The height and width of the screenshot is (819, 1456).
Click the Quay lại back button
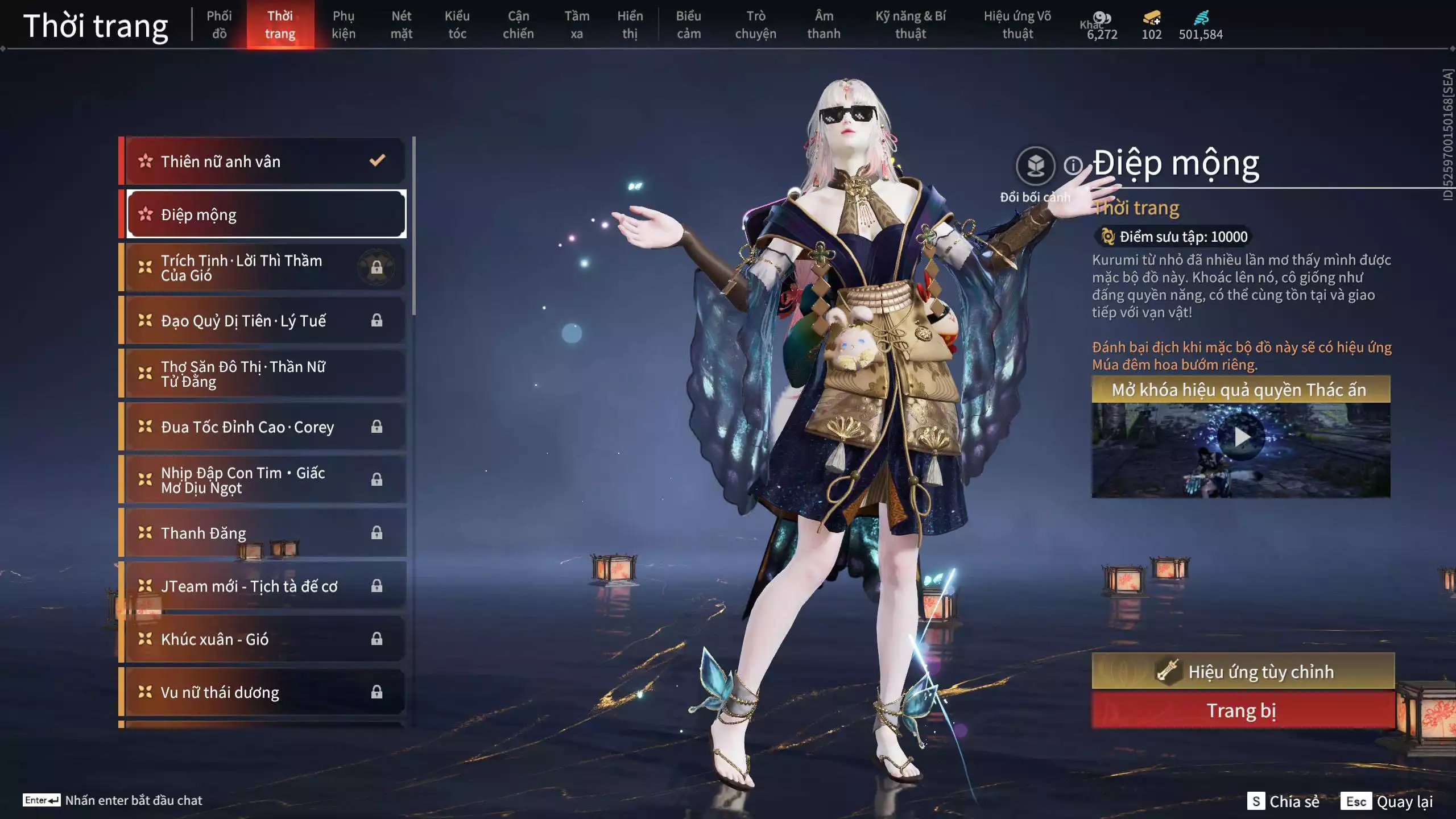1388,801
